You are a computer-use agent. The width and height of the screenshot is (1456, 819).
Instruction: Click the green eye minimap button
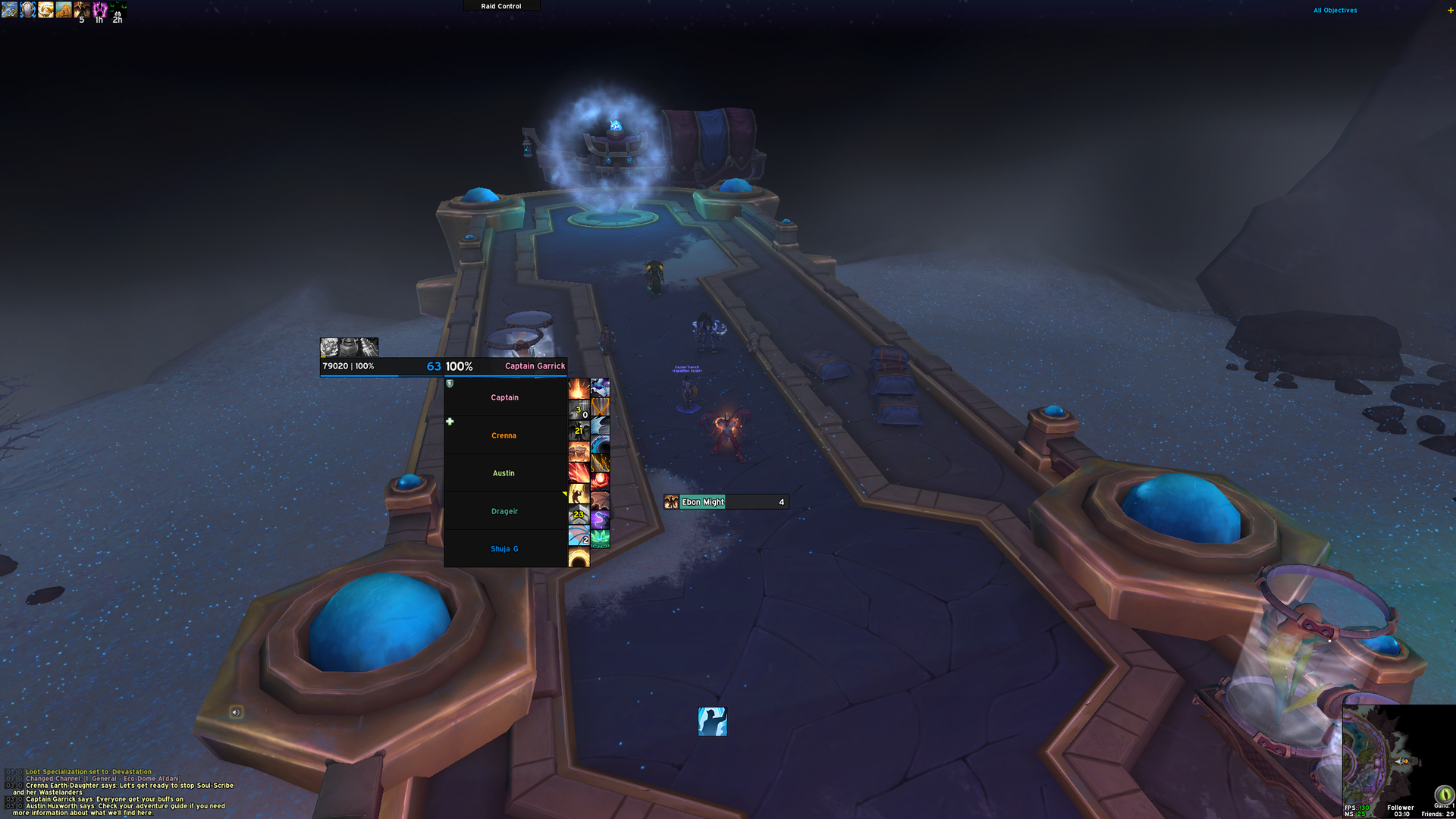click(1444, 794)
